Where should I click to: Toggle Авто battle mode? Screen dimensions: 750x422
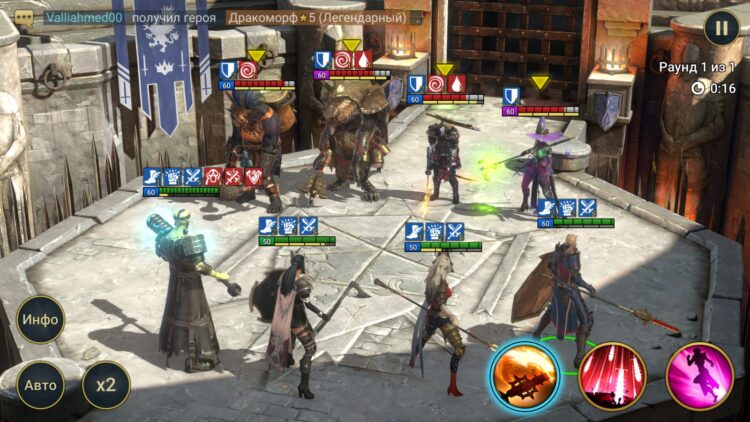coord(40,384)
